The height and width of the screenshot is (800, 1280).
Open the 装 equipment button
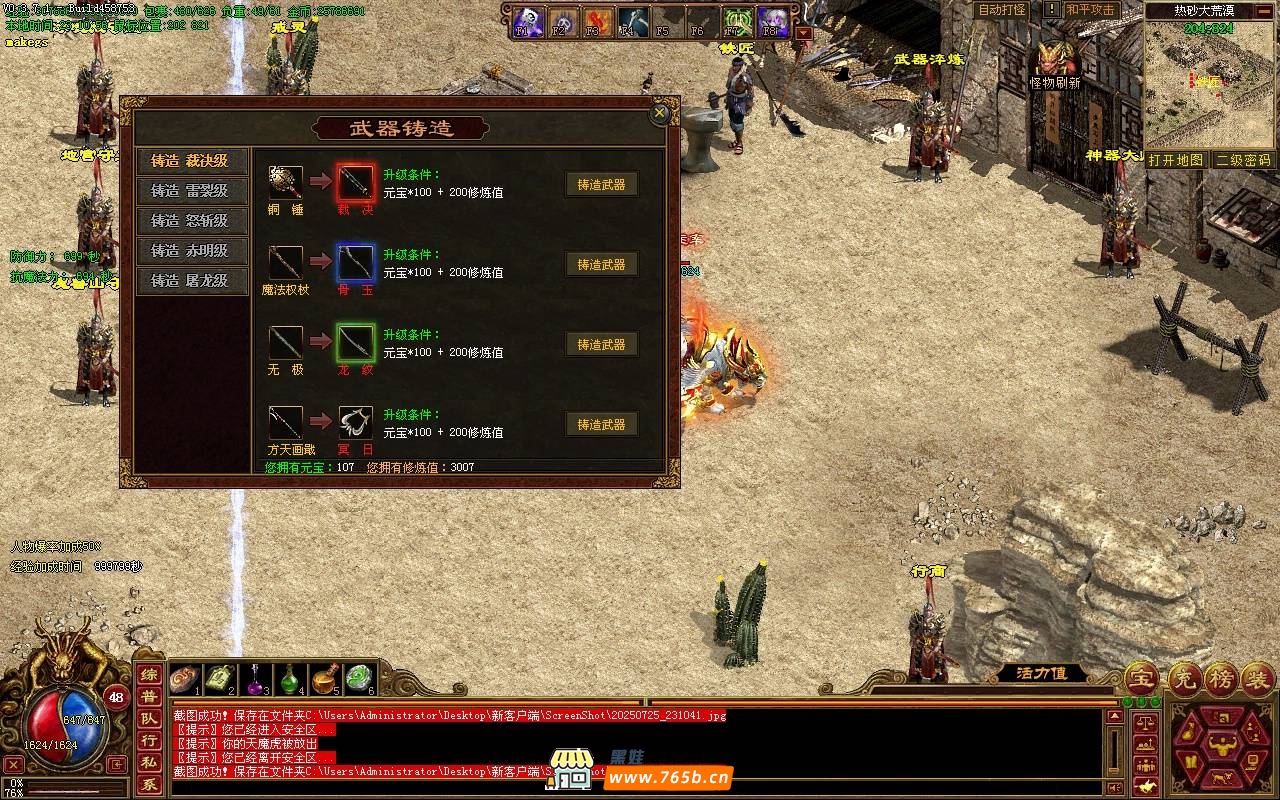point(1257,679)
